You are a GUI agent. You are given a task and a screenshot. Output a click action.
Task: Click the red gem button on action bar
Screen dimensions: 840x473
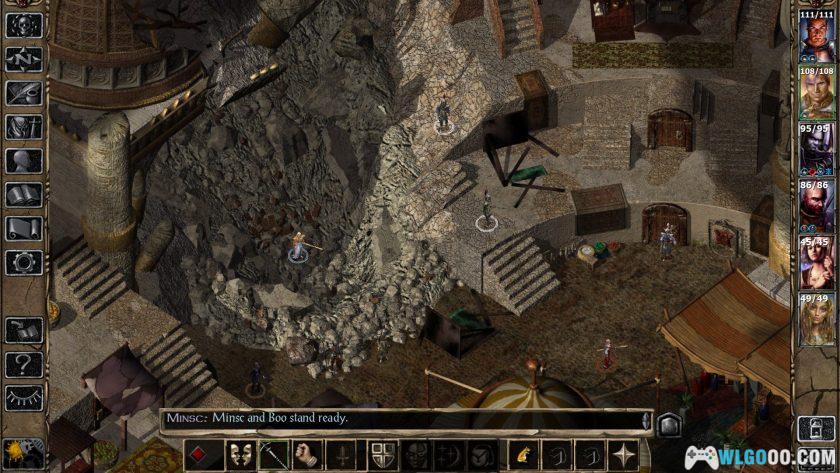[x=202, y=452]
